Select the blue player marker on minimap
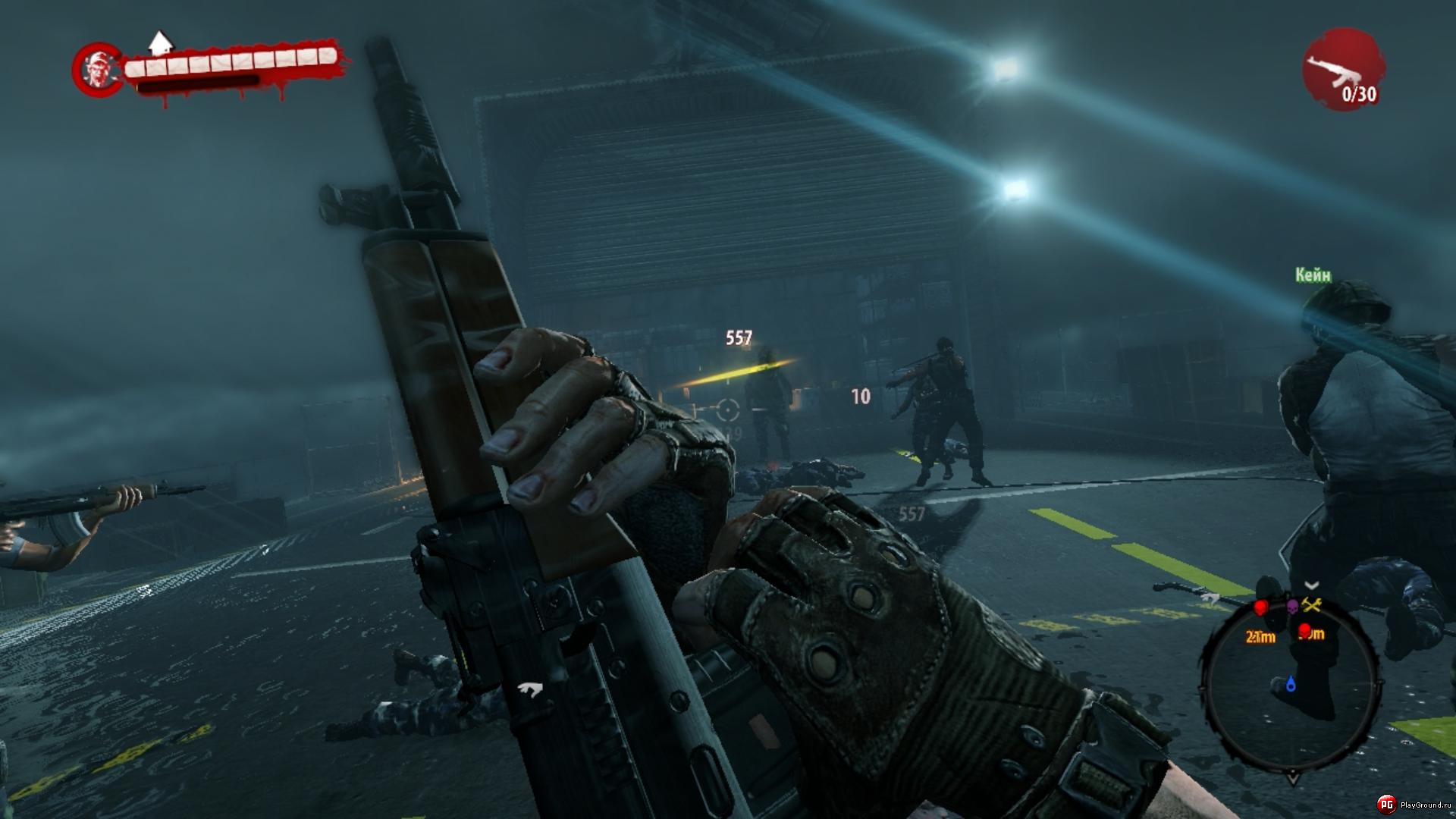The height and width of the screenshot is (819, 1456). click(x=1291, y=685)
